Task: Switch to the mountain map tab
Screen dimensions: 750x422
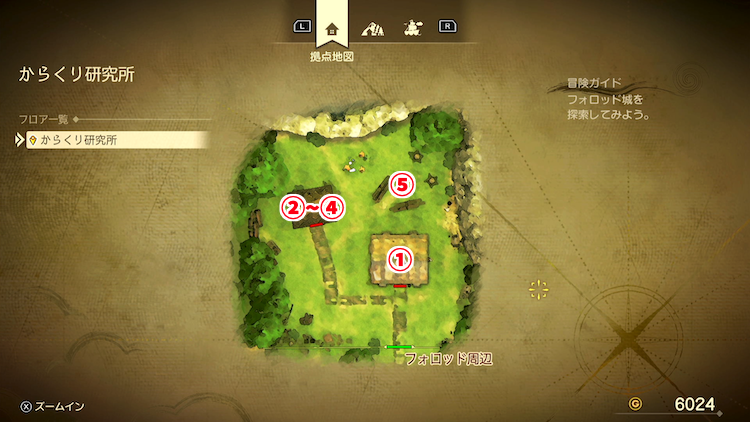Action: pos(375,28)
